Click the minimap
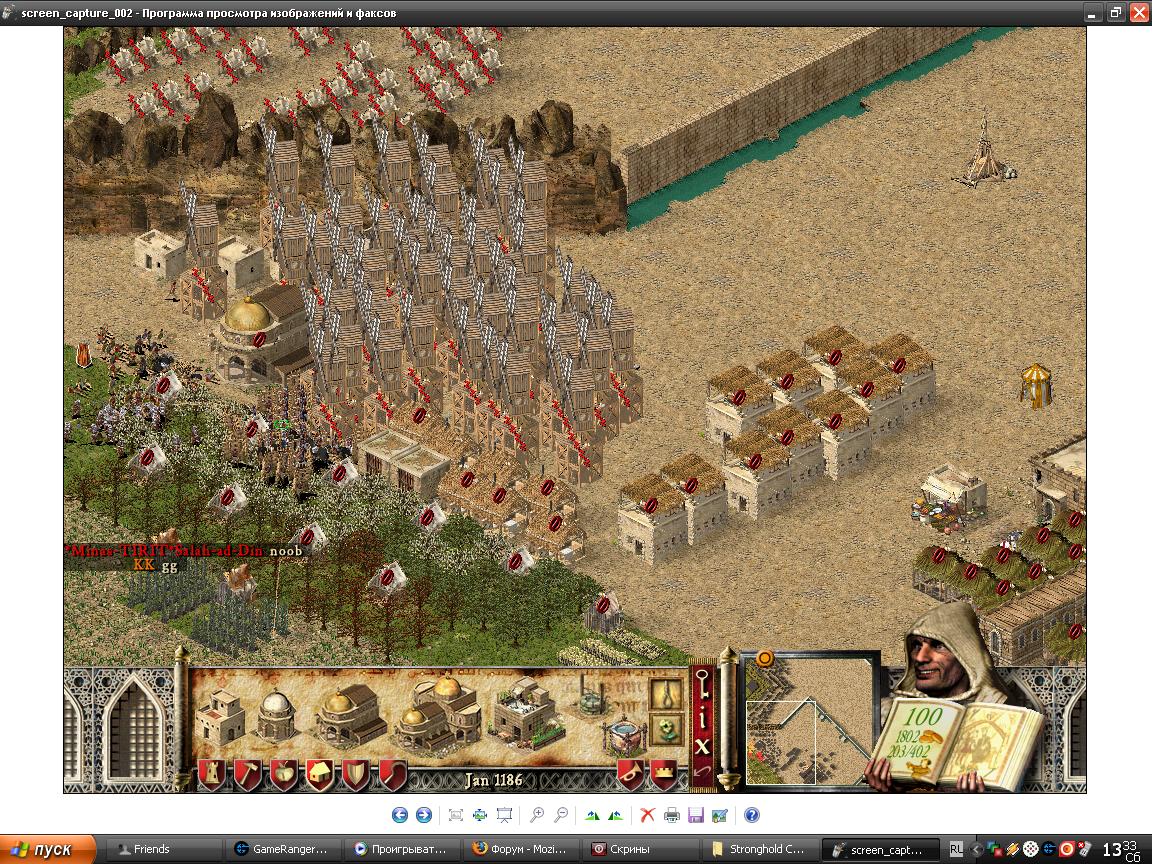The width and height of the screenshot is (1152, 864). 810,720
